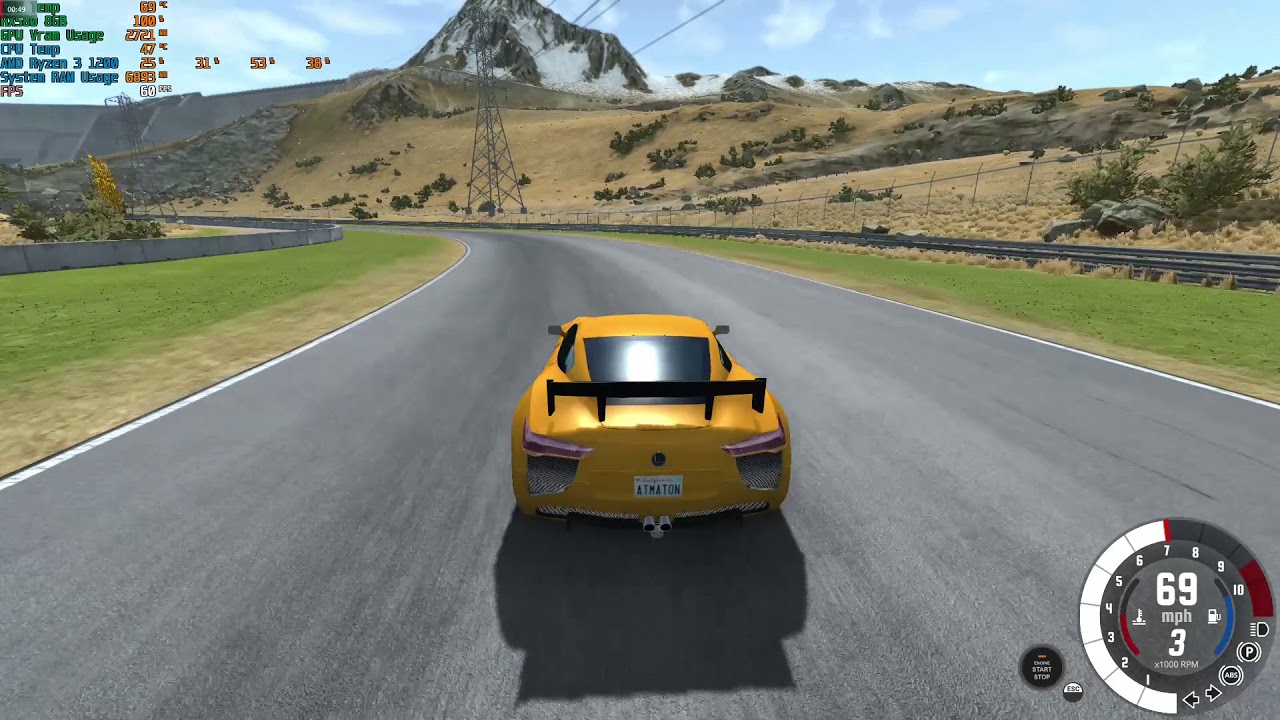Toggle the ESC stability control icon

point(1073,690)
